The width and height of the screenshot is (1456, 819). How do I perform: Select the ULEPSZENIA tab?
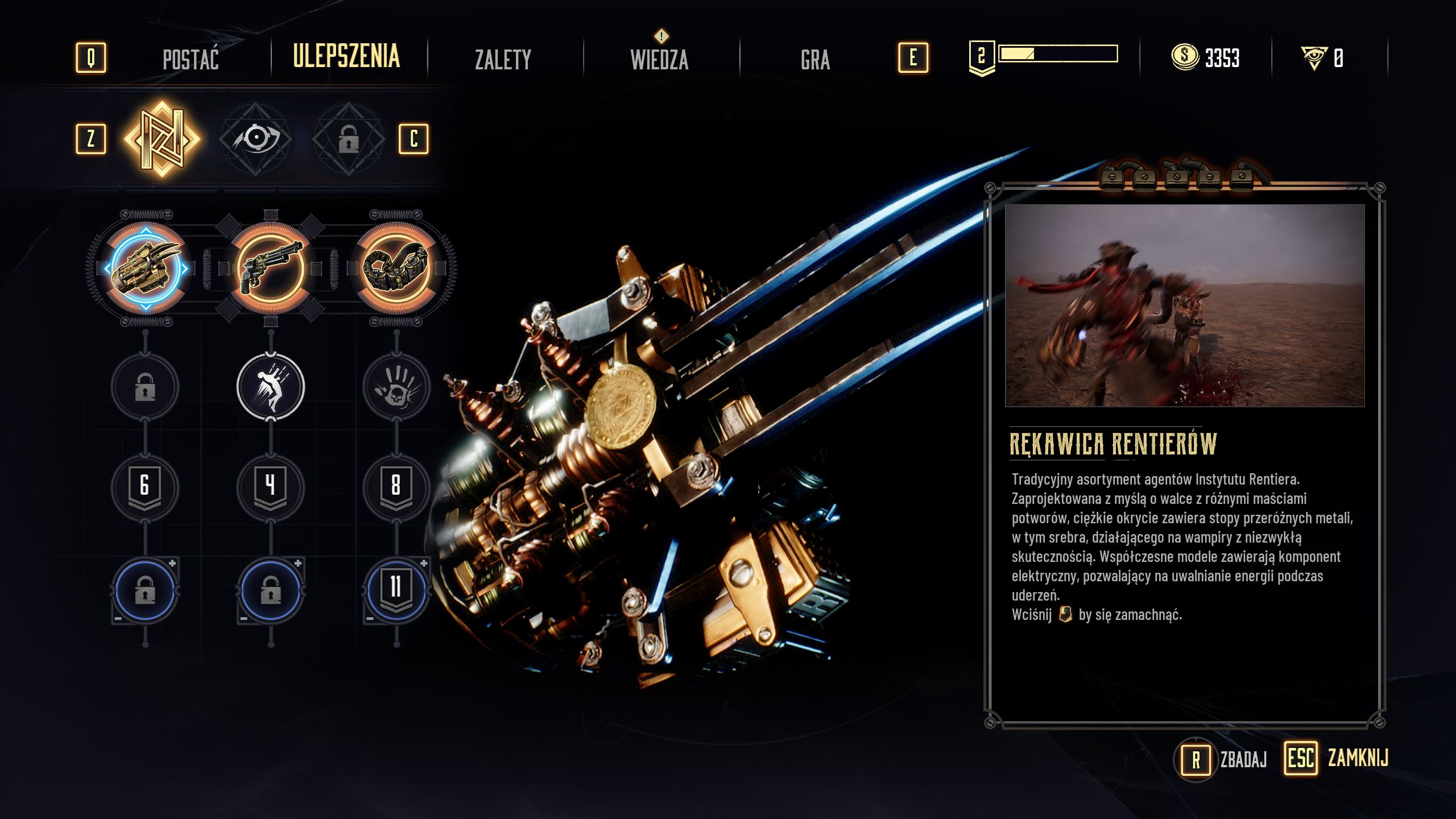click(x=346, y=57)
